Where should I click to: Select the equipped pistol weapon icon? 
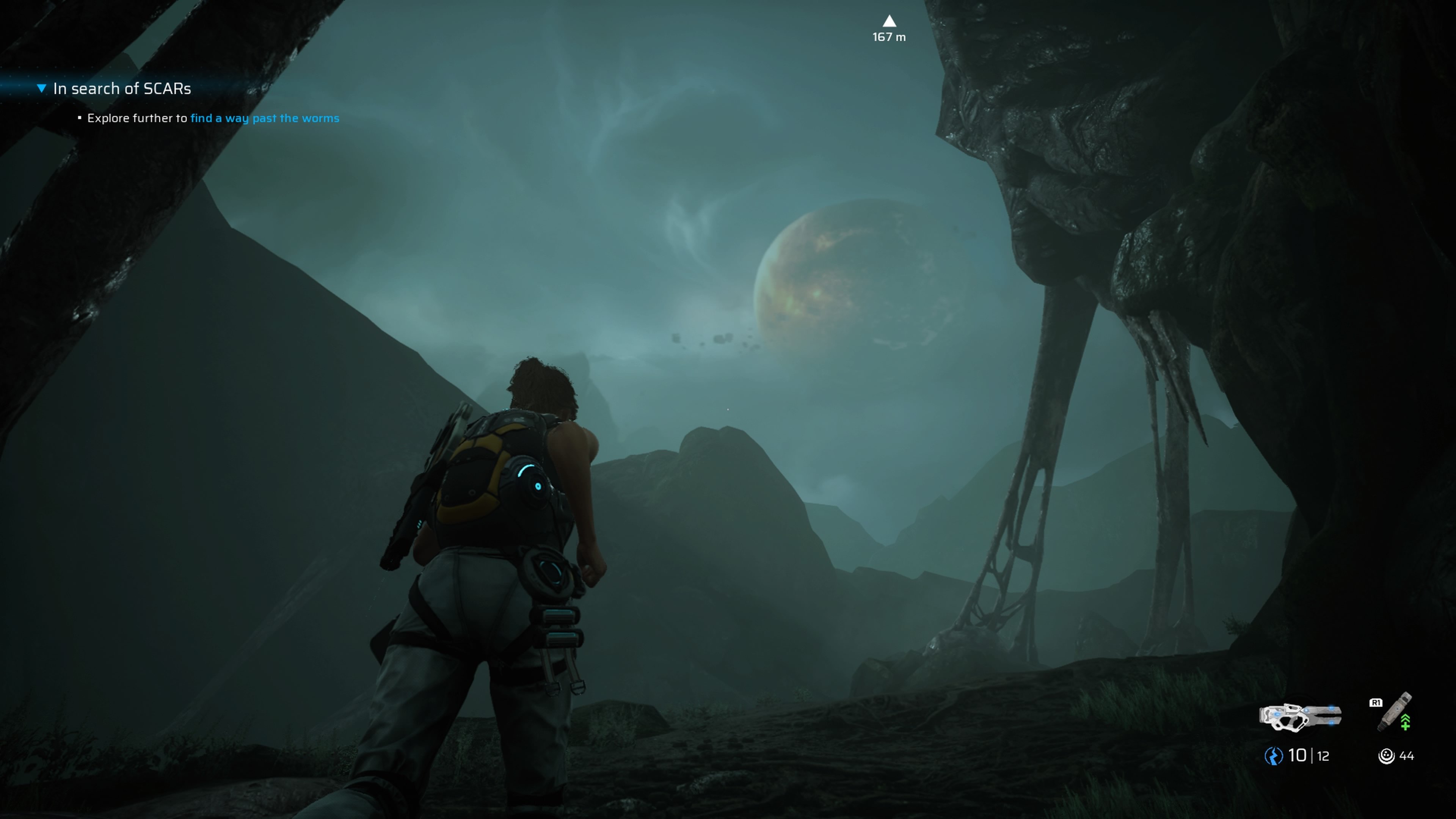tap(1300, 716)
